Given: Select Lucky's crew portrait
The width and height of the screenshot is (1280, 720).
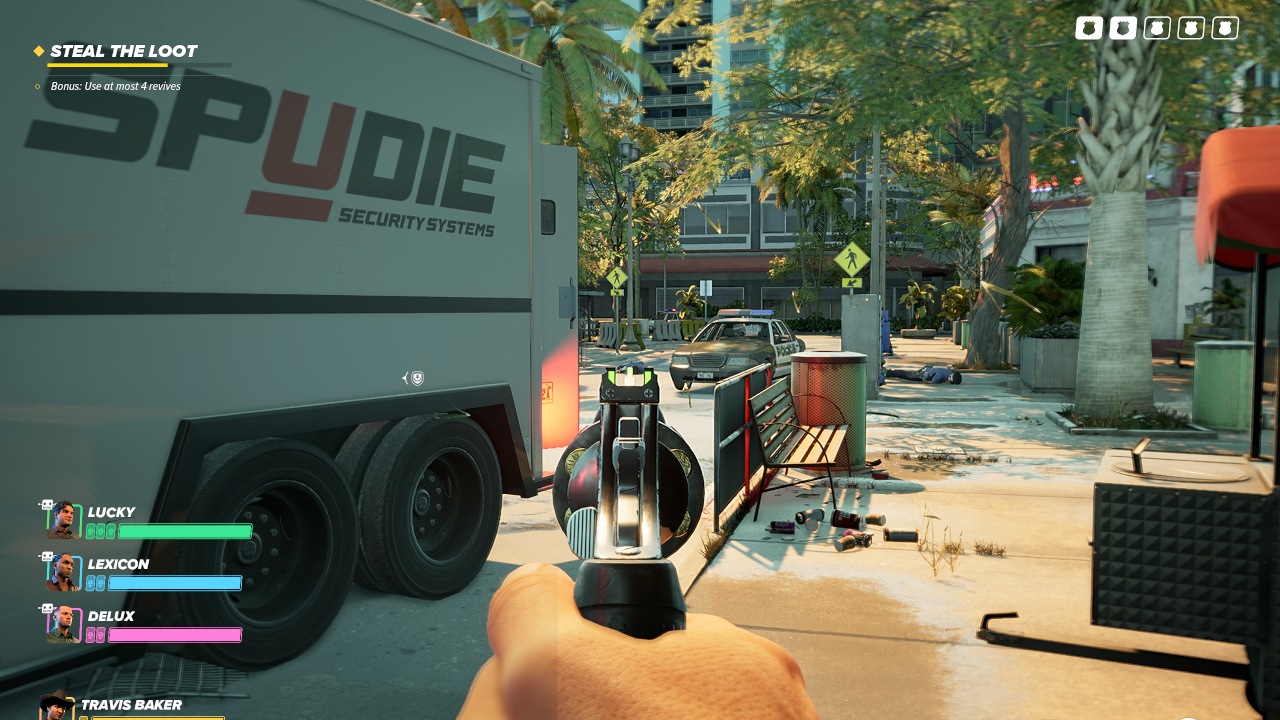Looking at the screenshot, I should point(64,520).
